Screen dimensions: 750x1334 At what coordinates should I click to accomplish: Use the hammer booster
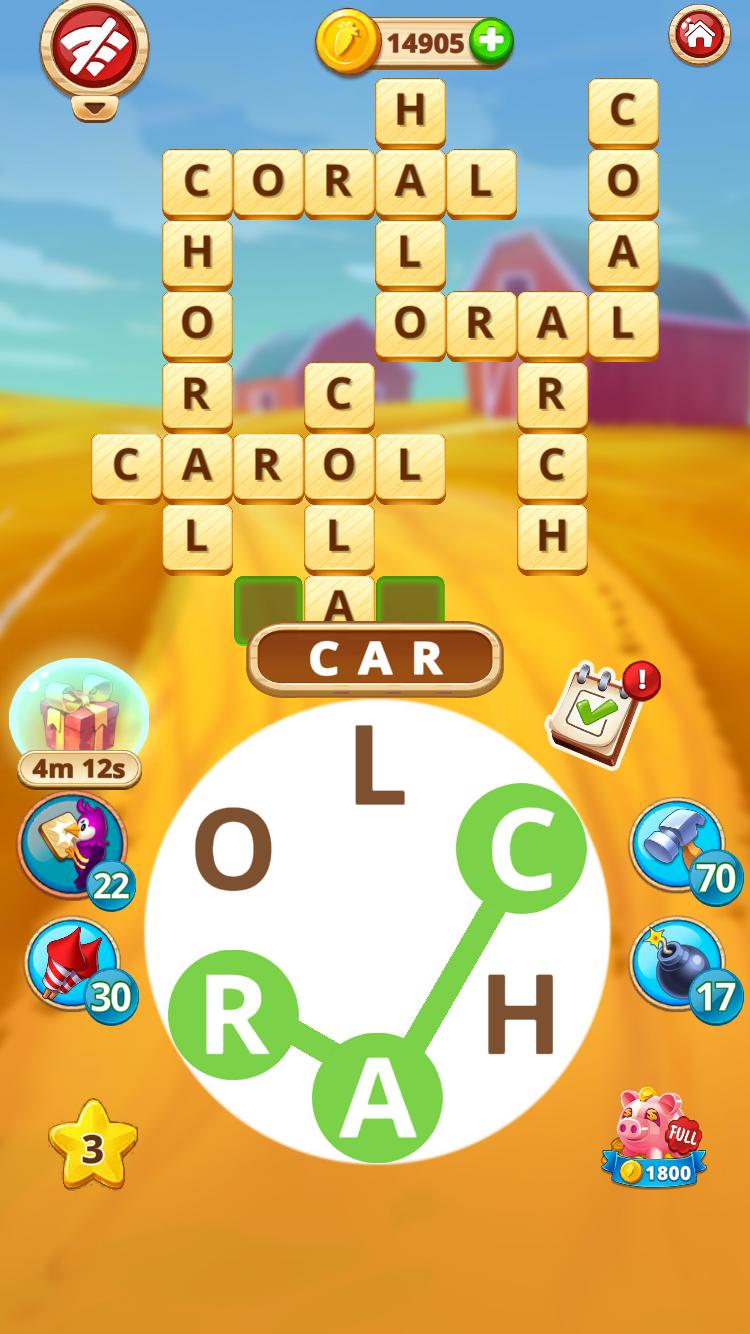677,845
